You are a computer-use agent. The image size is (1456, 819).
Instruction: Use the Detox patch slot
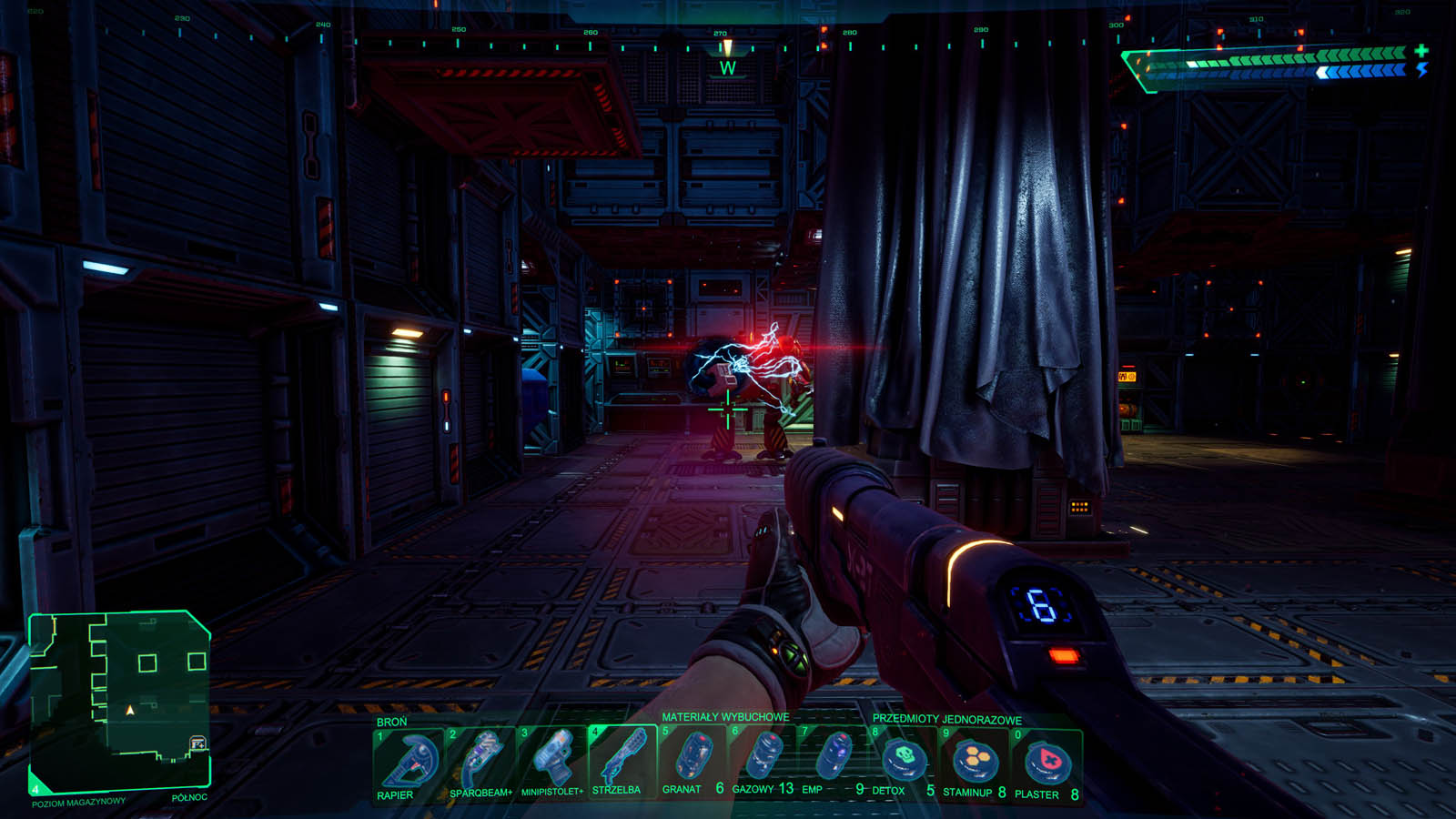[904, 761]
